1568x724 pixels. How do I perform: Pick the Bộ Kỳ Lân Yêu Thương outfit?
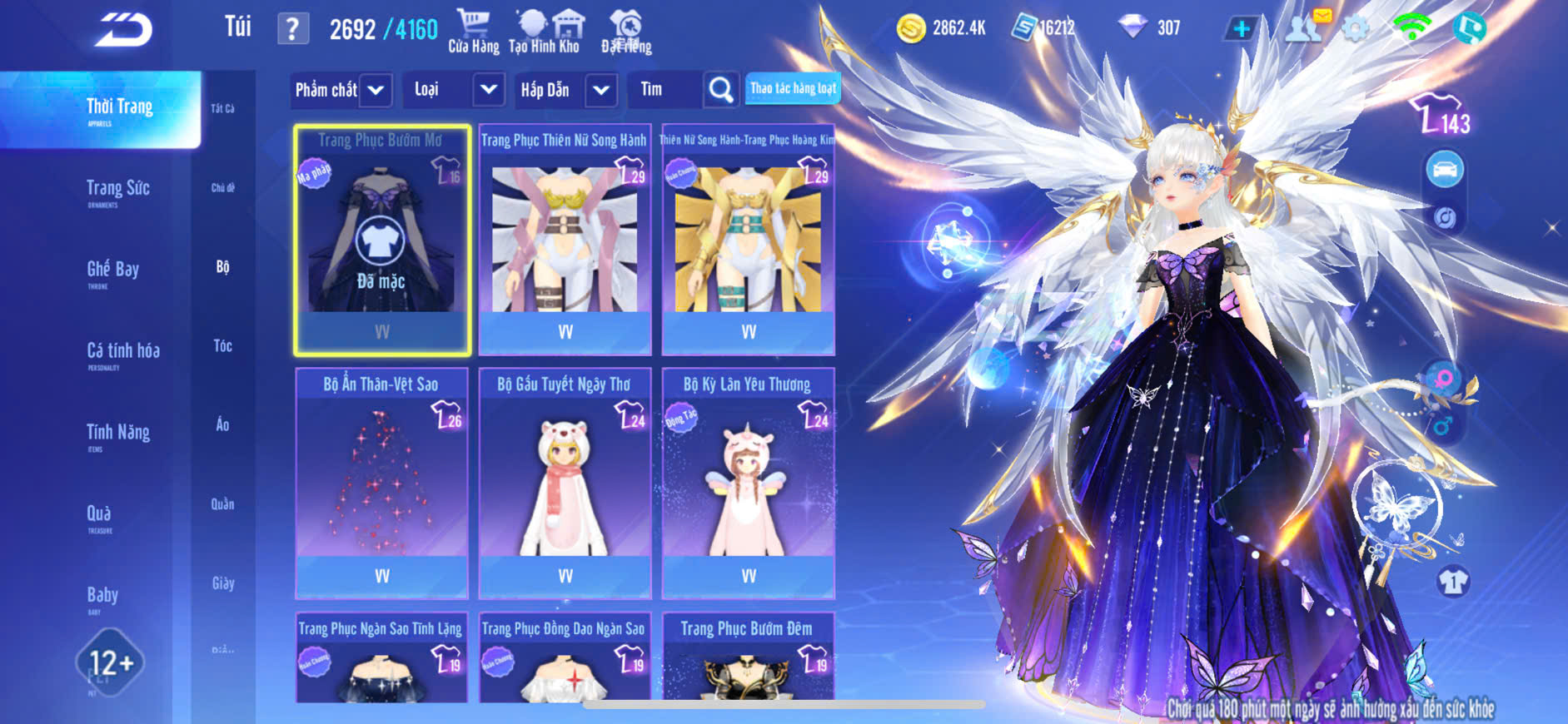tap(748, 483)
